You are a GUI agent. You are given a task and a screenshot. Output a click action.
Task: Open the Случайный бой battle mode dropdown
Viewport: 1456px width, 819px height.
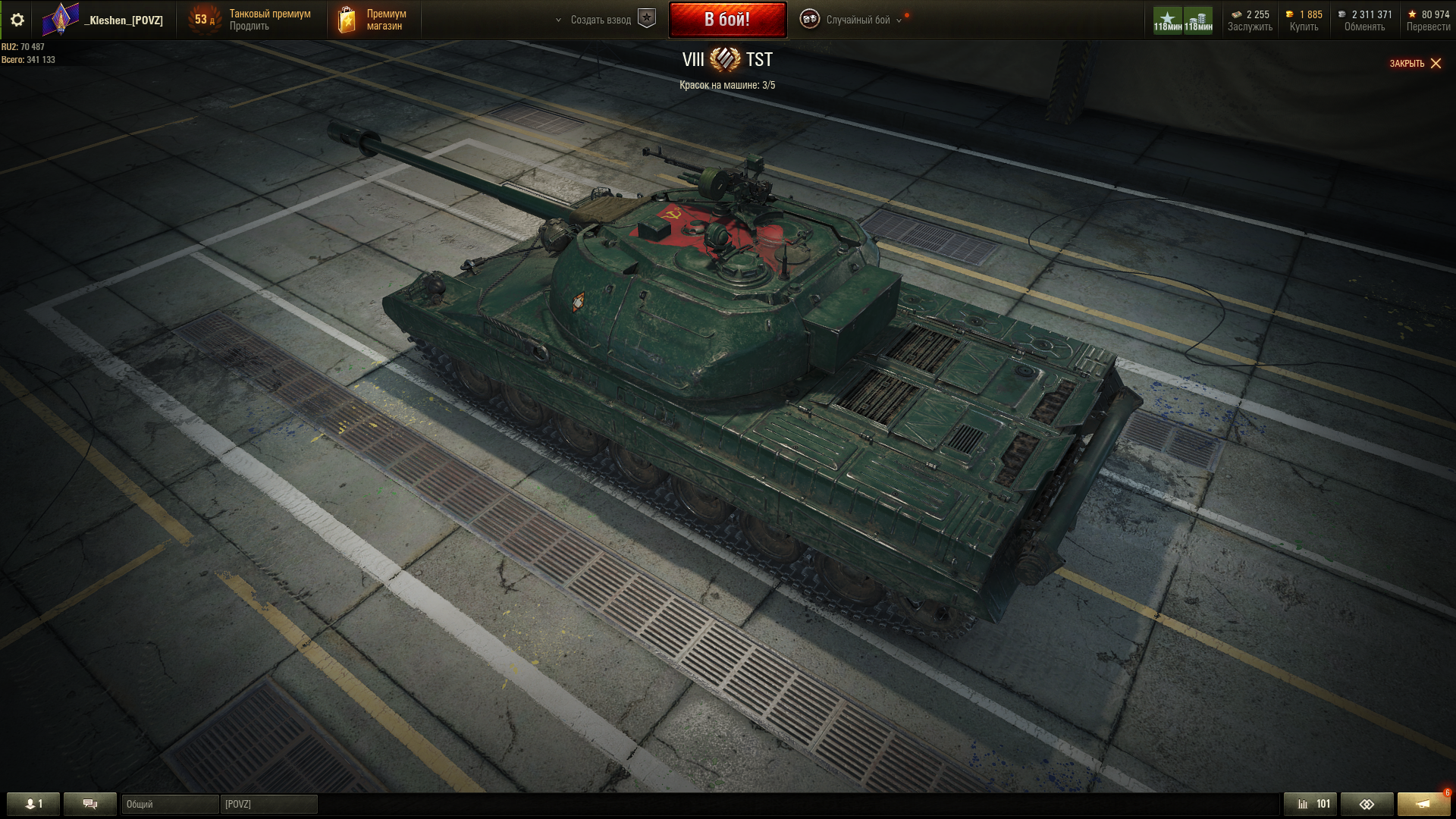[x=857, y=20]
